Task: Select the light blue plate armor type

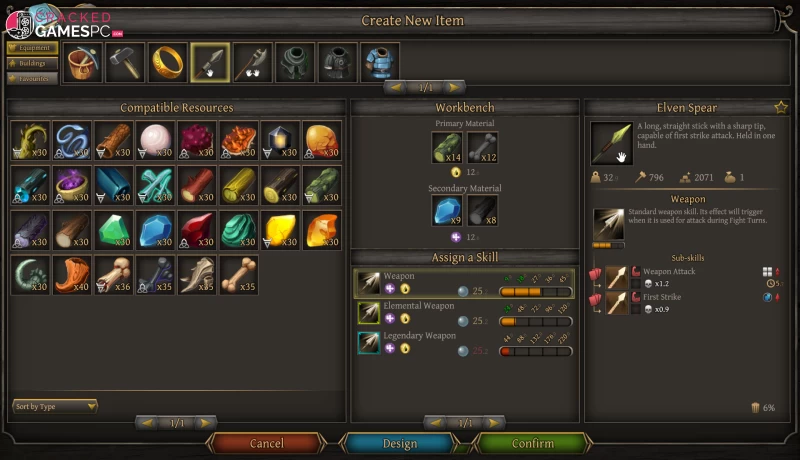Action: tap(379, 63)
